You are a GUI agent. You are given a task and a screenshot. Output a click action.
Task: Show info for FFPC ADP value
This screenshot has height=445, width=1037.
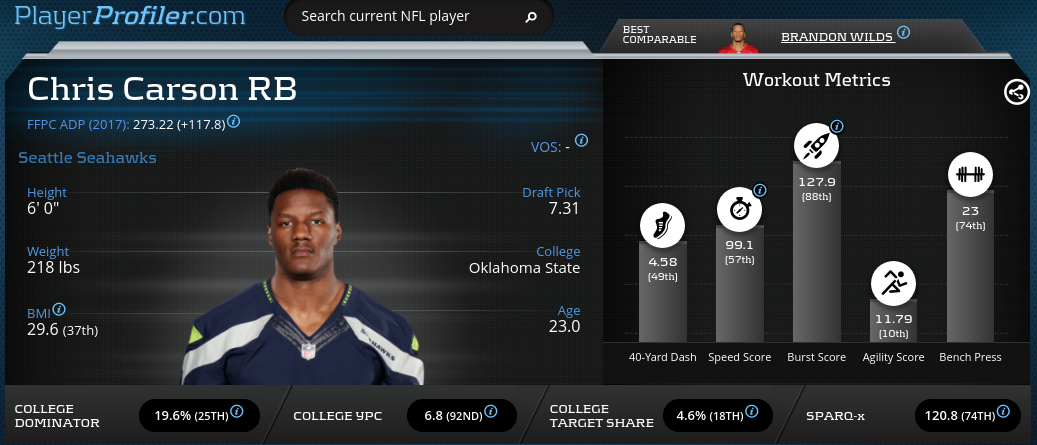click(234, 121)
